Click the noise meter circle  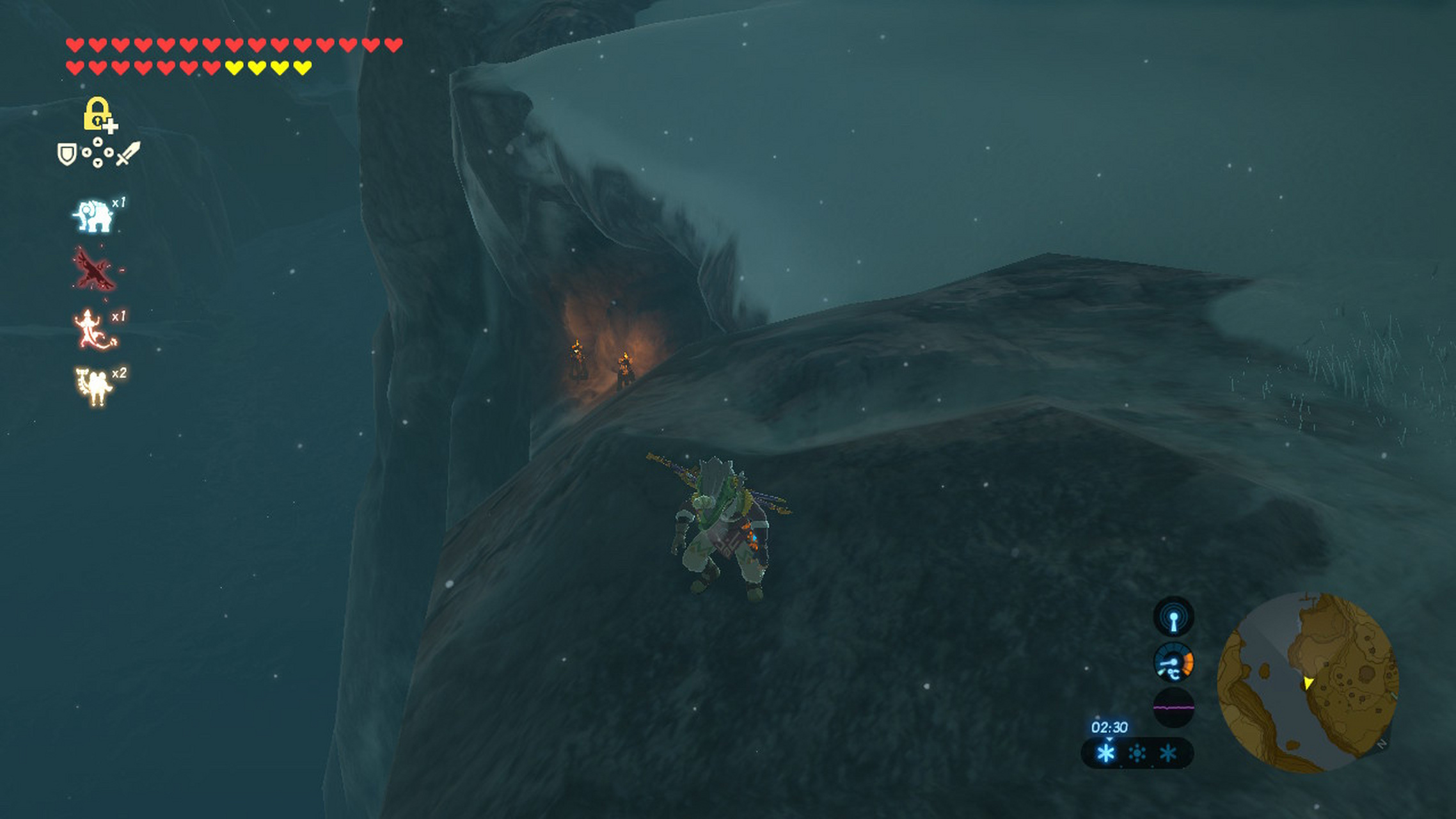(1173, 708)
